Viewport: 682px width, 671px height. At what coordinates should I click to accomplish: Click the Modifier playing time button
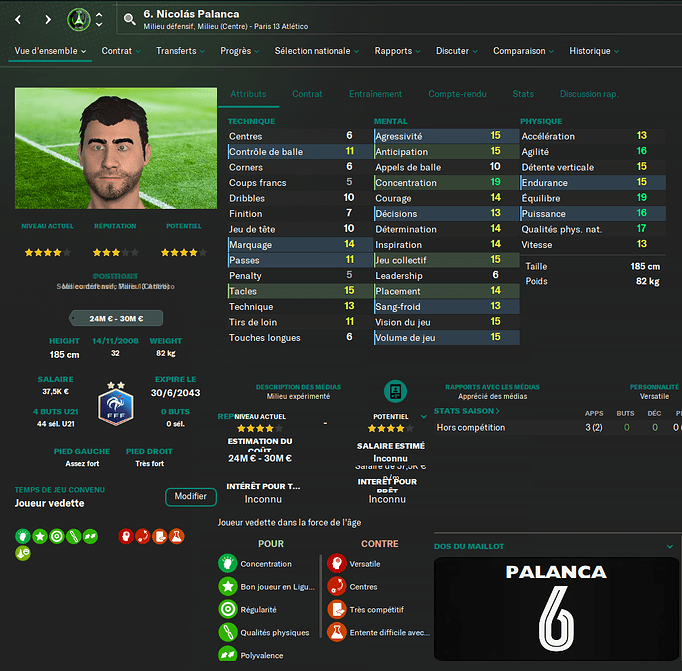pos(190,497)
